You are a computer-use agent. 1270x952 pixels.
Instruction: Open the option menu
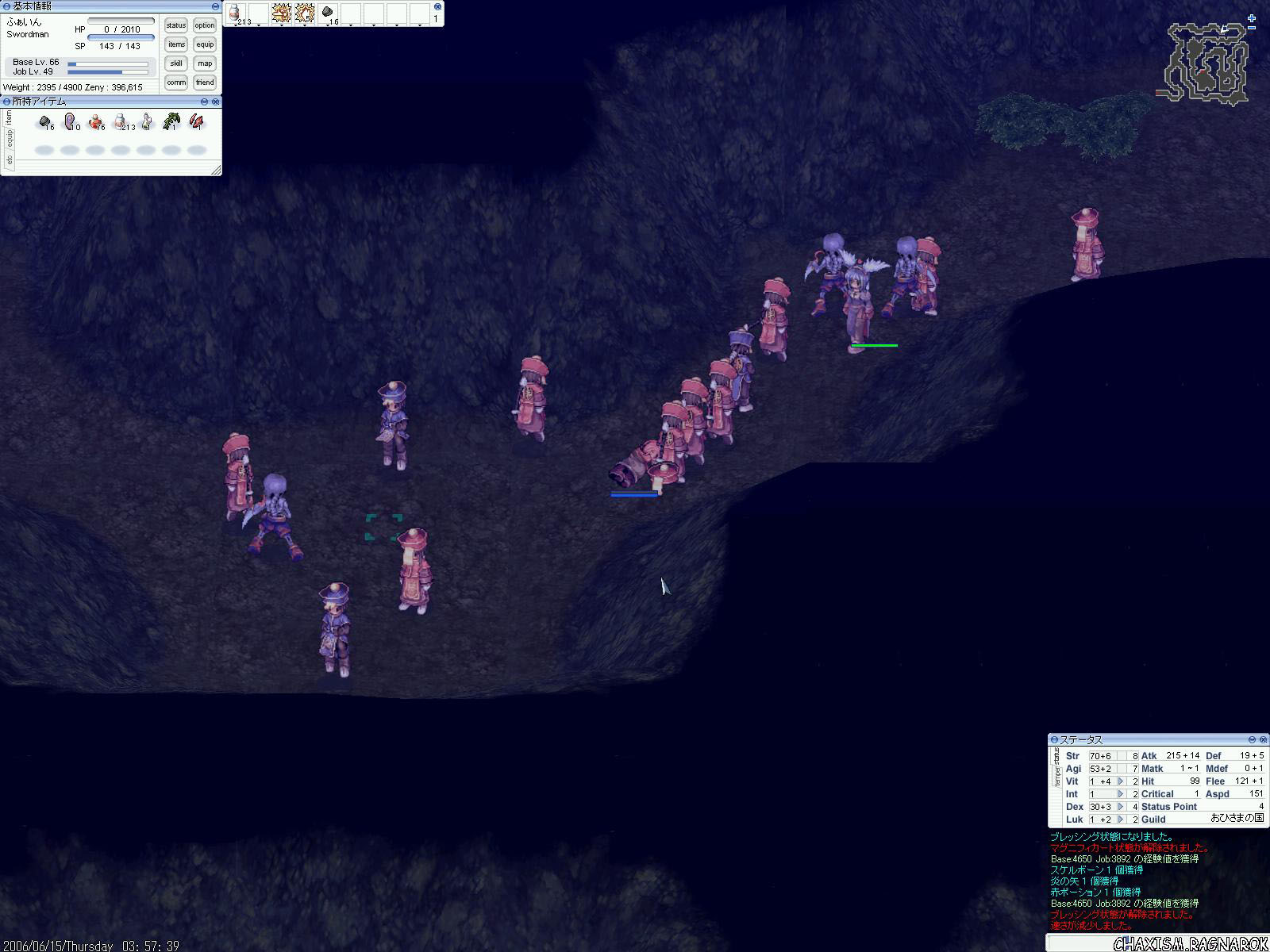[x=205, y=25]
